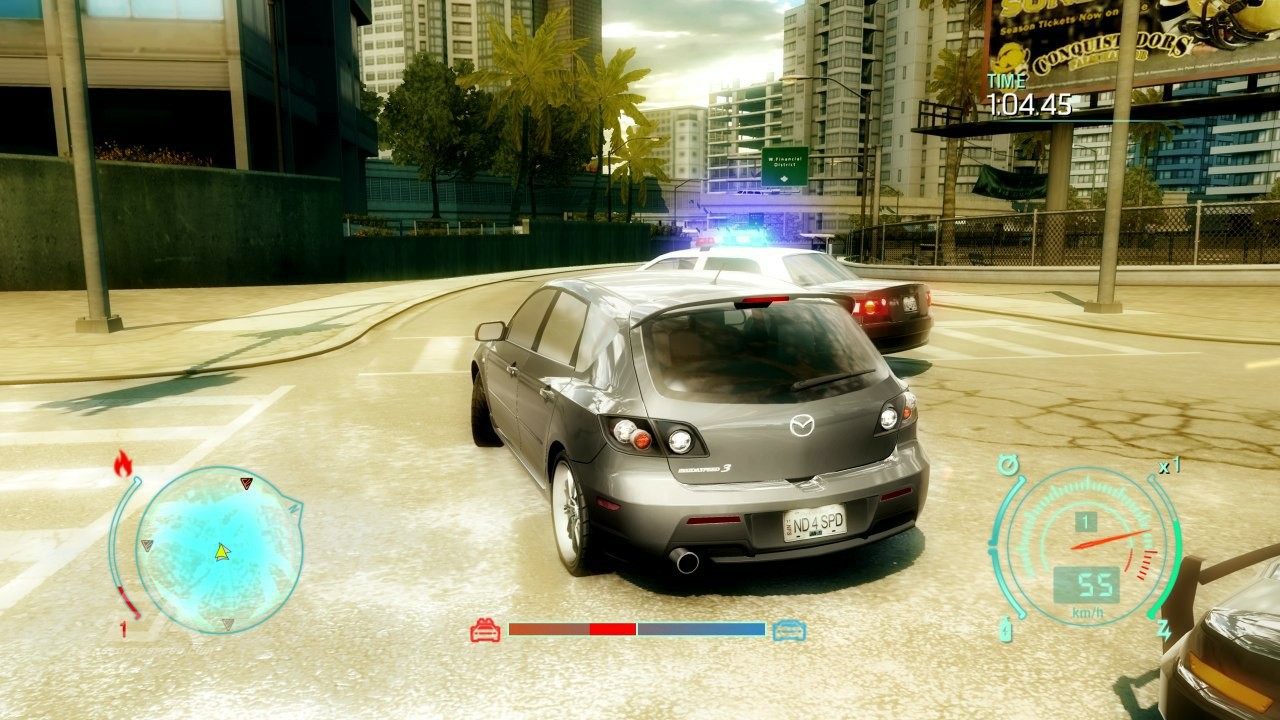Click the blue racer car icon
Screen dimensions: 1280x720
(790, 631)
